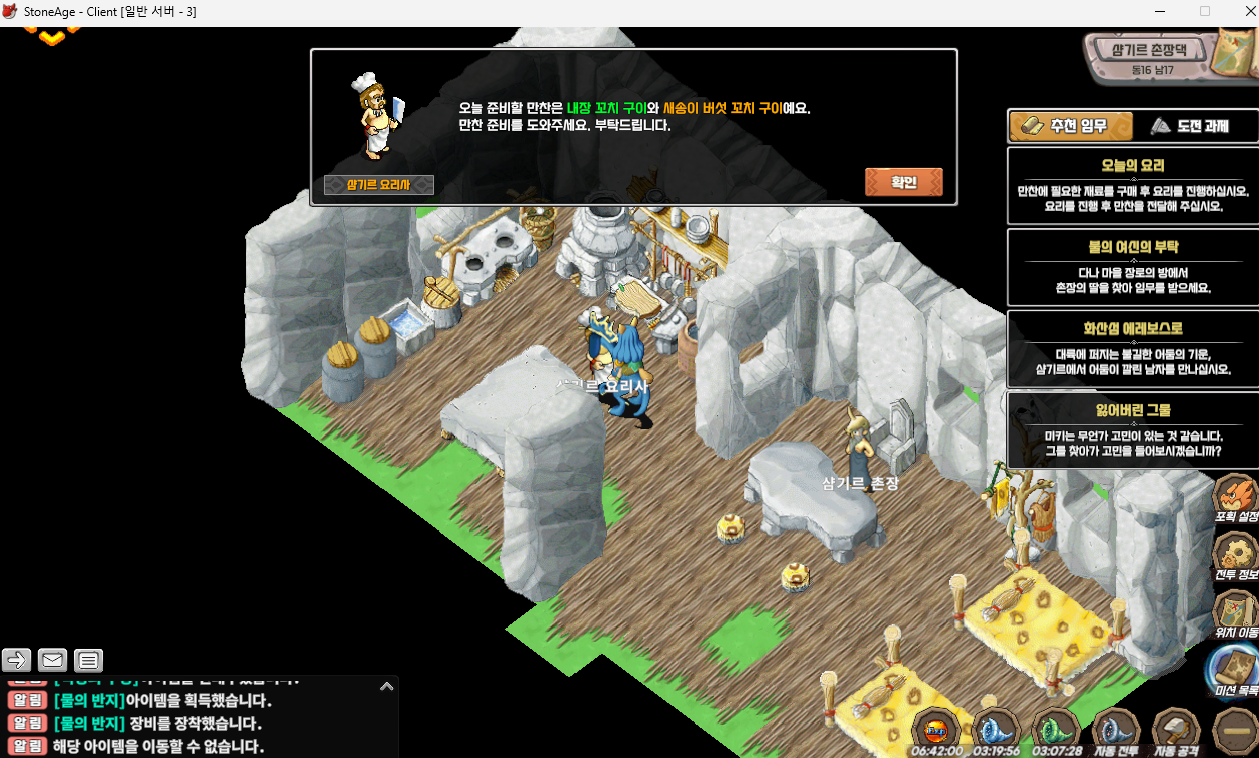
Task: View the 잃어버린 그물 quest
Action: pyautogui.click(x=1132, y=430)
